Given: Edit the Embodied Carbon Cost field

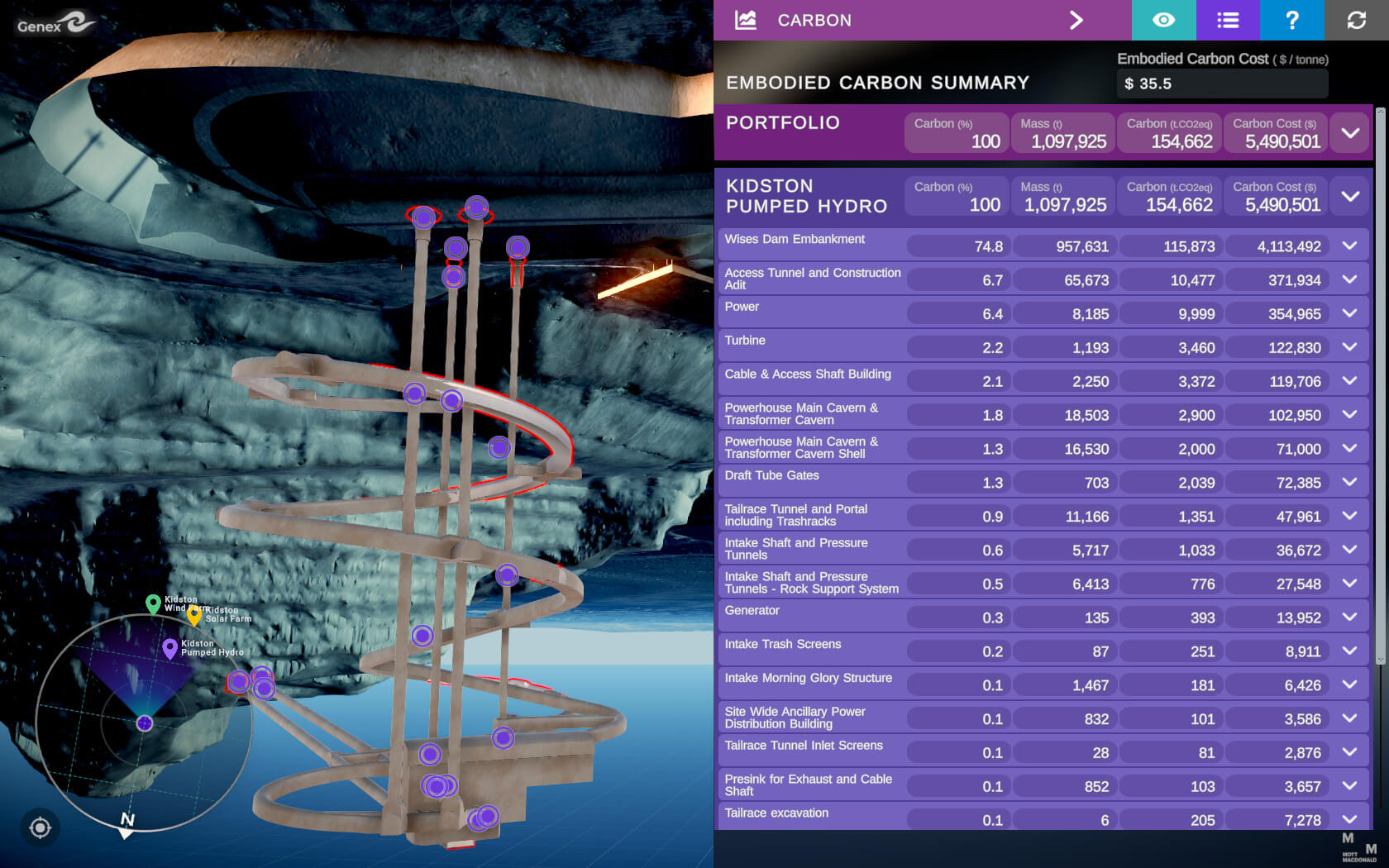Looking at the screenshot, I should click(x=1221, y=83).
